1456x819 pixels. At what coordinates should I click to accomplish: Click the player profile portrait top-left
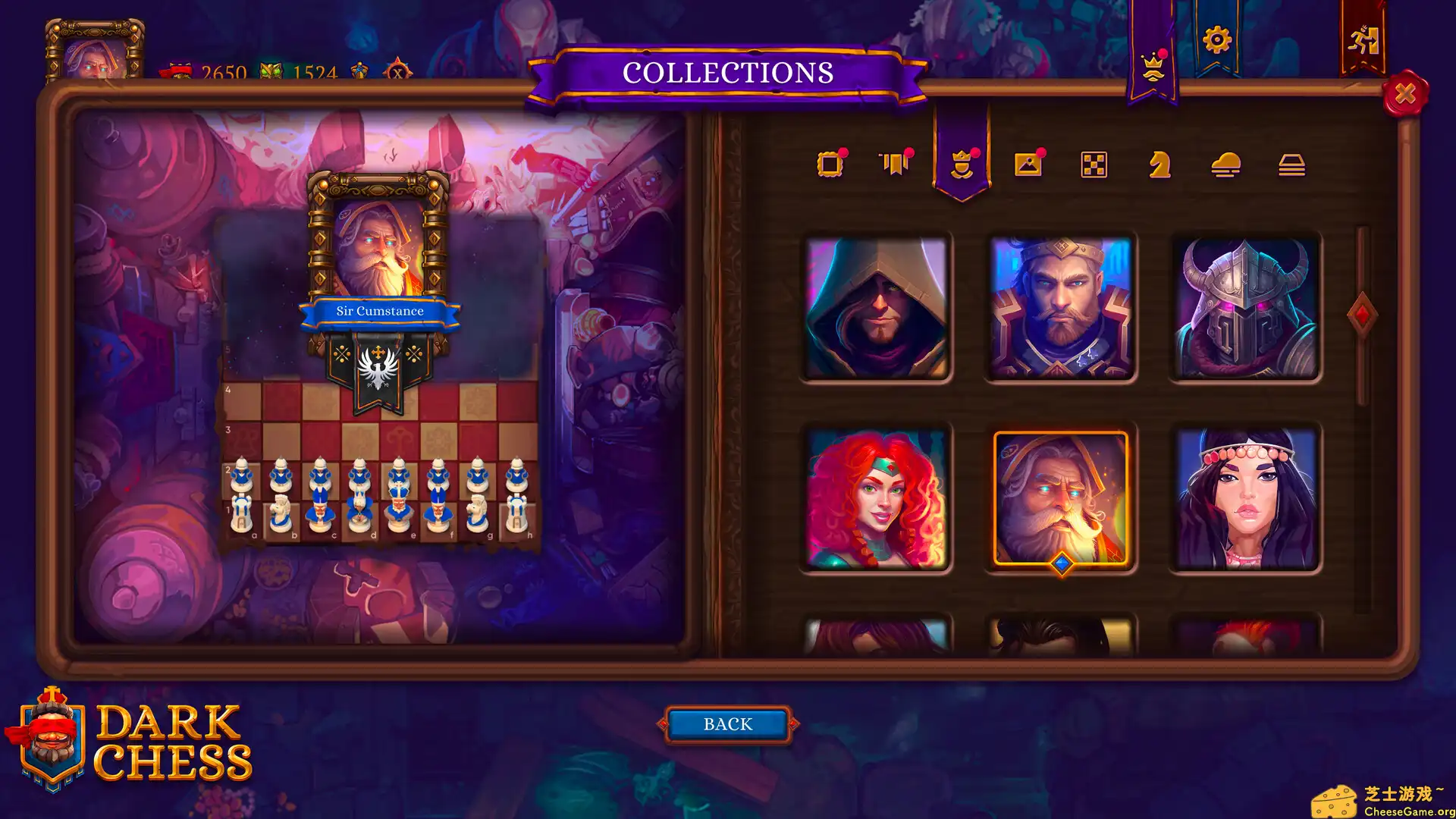(x=95, y=53)
